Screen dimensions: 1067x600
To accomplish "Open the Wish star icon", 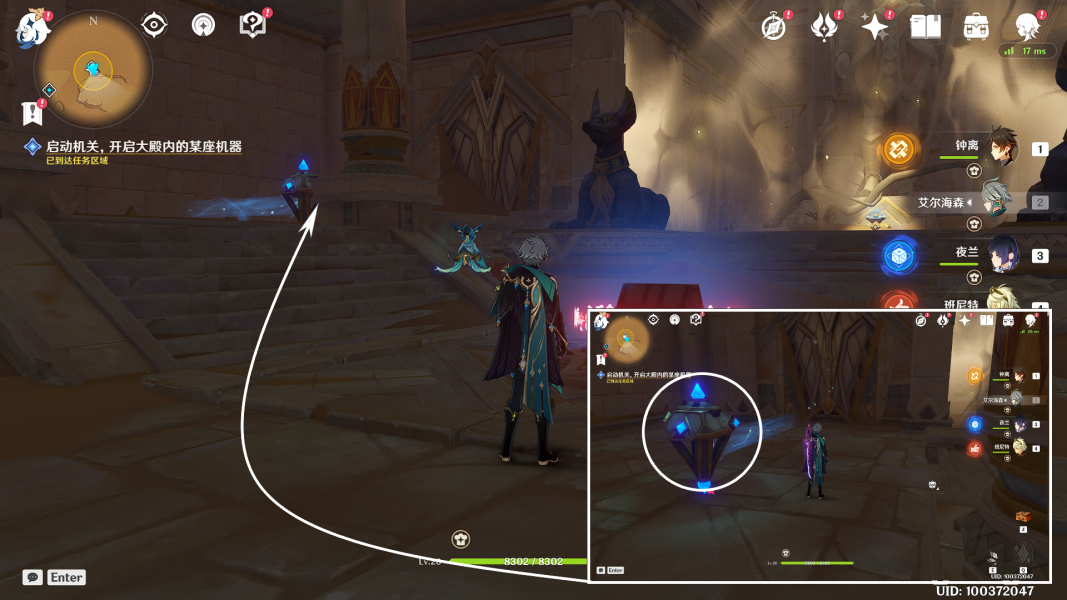I will pos(875,27).
